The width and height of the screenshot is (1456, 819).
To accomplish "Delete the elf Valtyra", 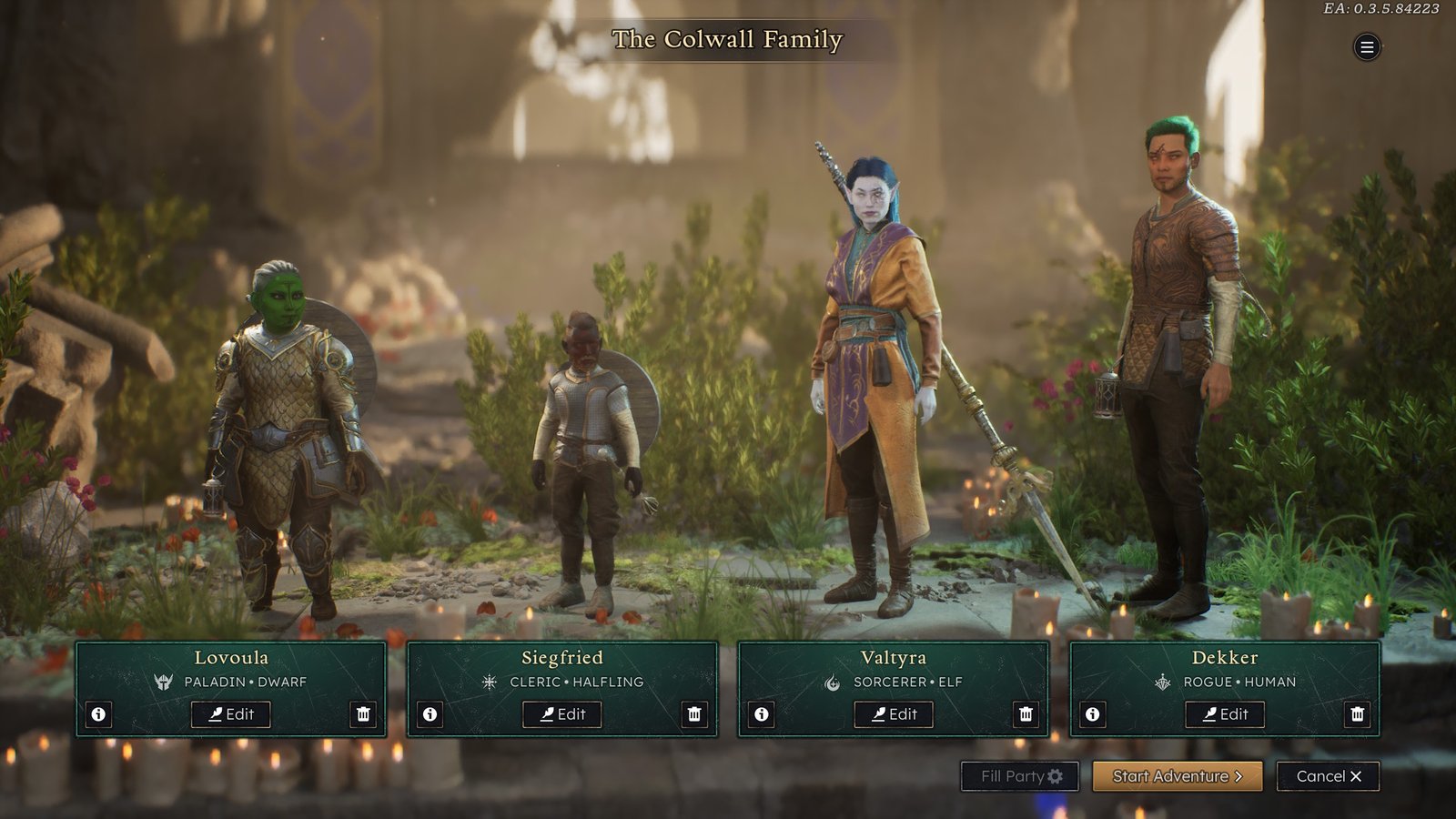I will pos(1026,714).
